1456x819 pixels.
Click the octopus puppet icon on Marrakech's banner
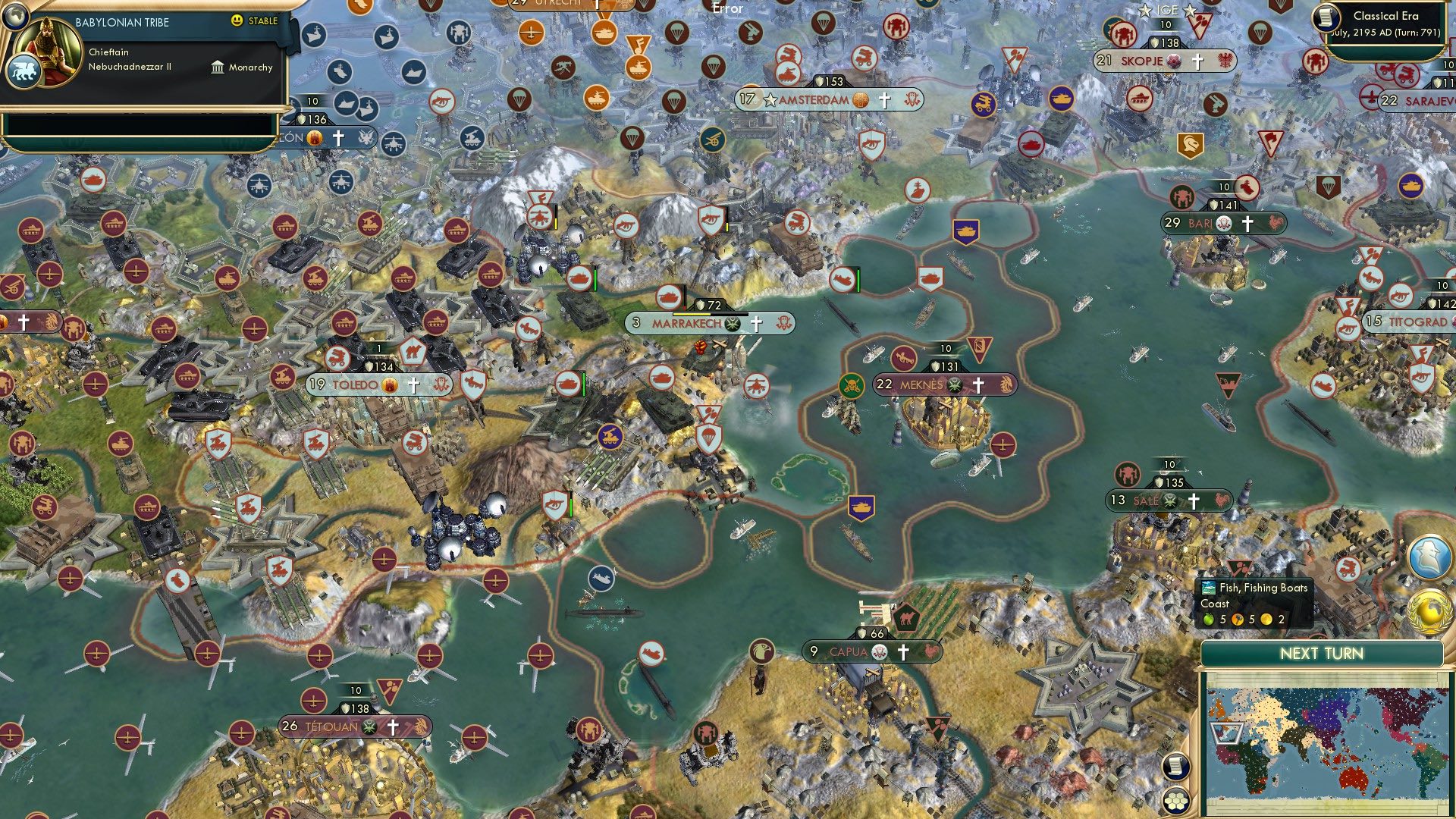(783, 323)
